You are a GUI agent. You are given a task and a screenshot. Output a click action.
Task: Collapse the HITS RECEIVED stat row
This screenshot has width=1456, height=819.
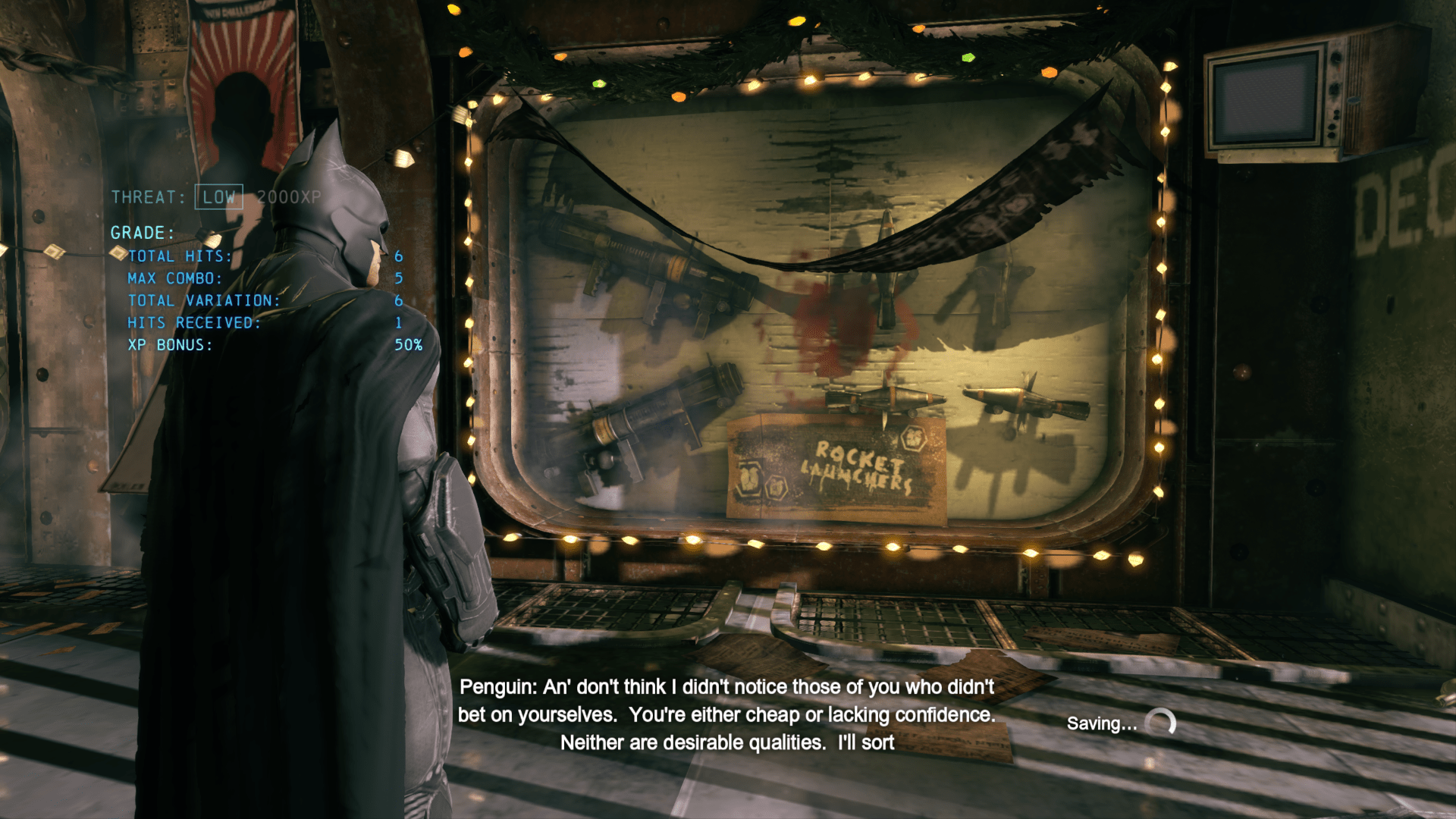193,322
